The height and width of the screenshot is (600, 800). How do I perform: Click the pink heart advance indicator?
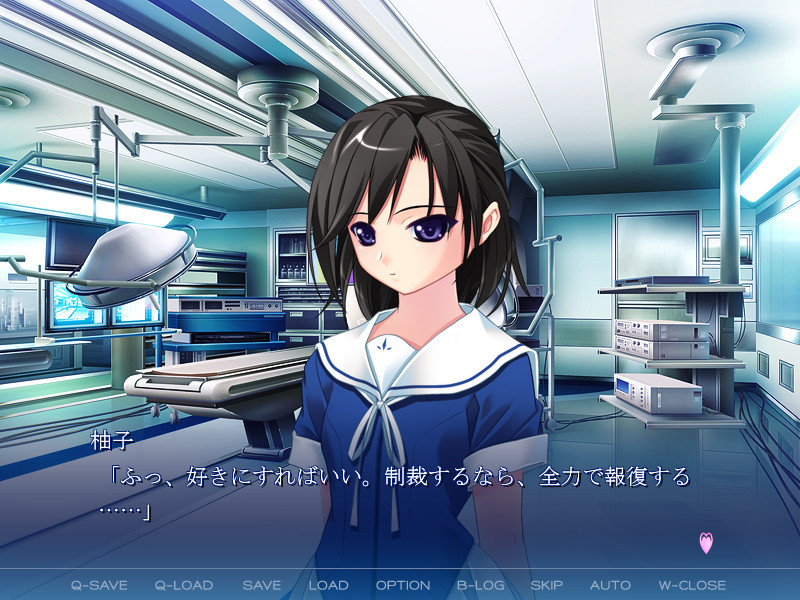[706, 543]
